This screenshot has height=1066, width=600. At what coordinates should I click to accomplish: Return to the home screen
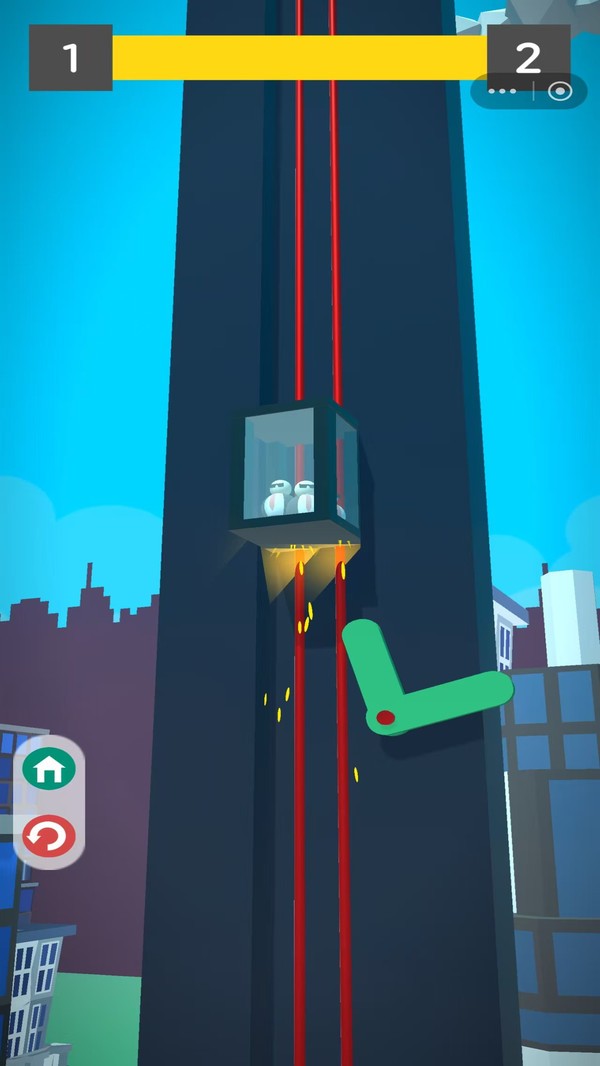coord(49,770)
